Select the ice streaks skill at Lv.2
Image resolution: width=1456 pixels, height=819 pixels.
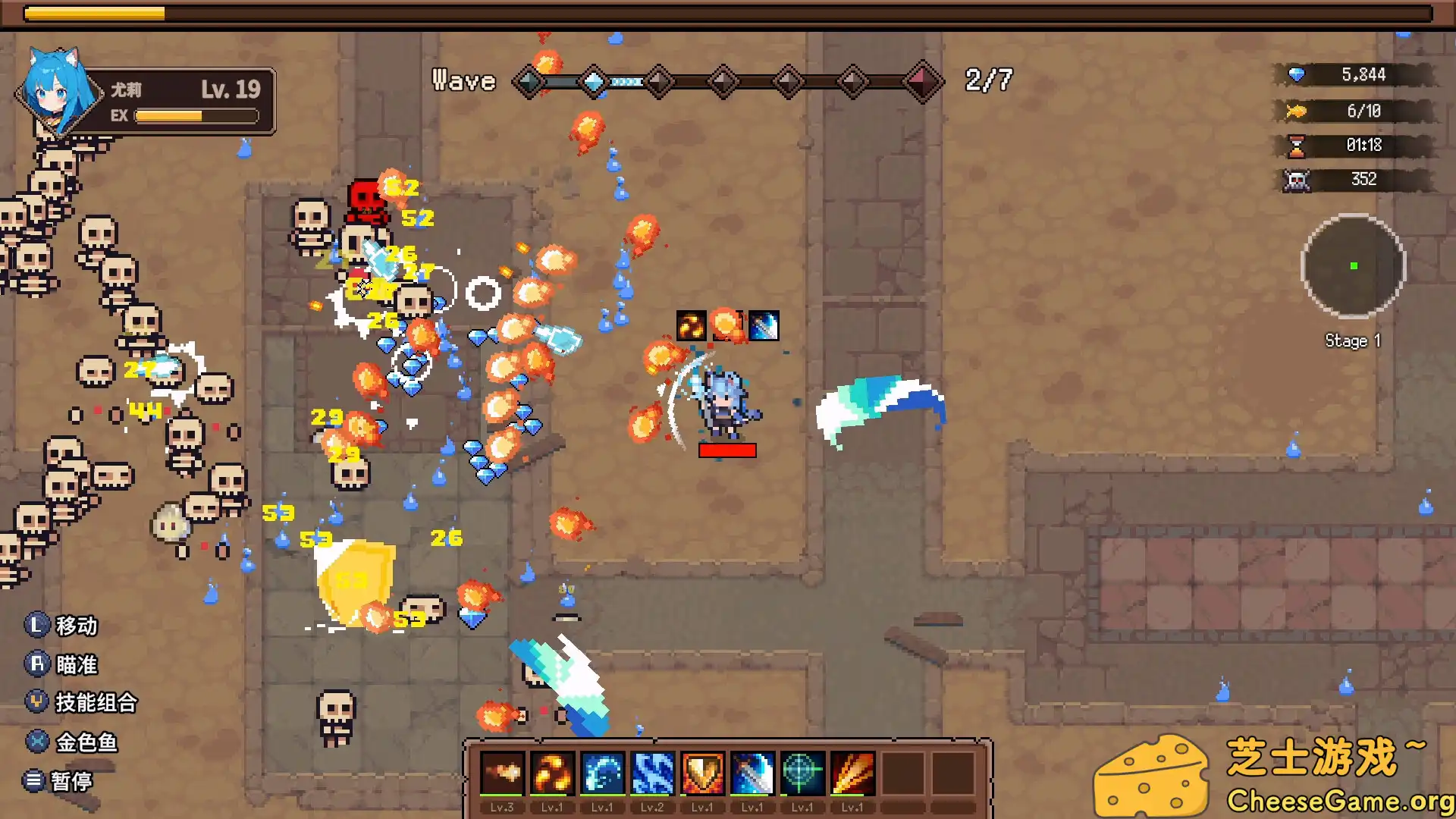652,773
